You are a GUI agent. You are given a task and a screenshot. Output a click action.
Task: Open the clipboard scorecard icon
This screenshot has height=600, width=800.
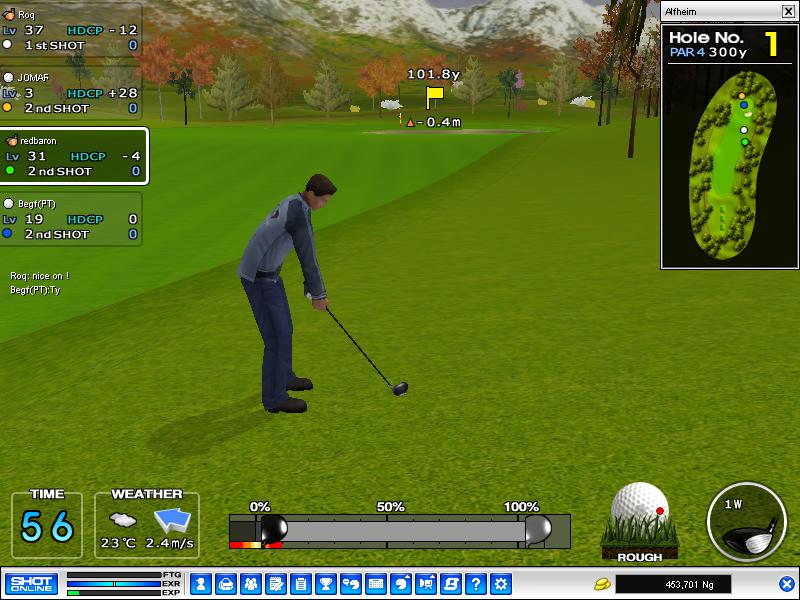pyautogui.click(x=301, y=584)
